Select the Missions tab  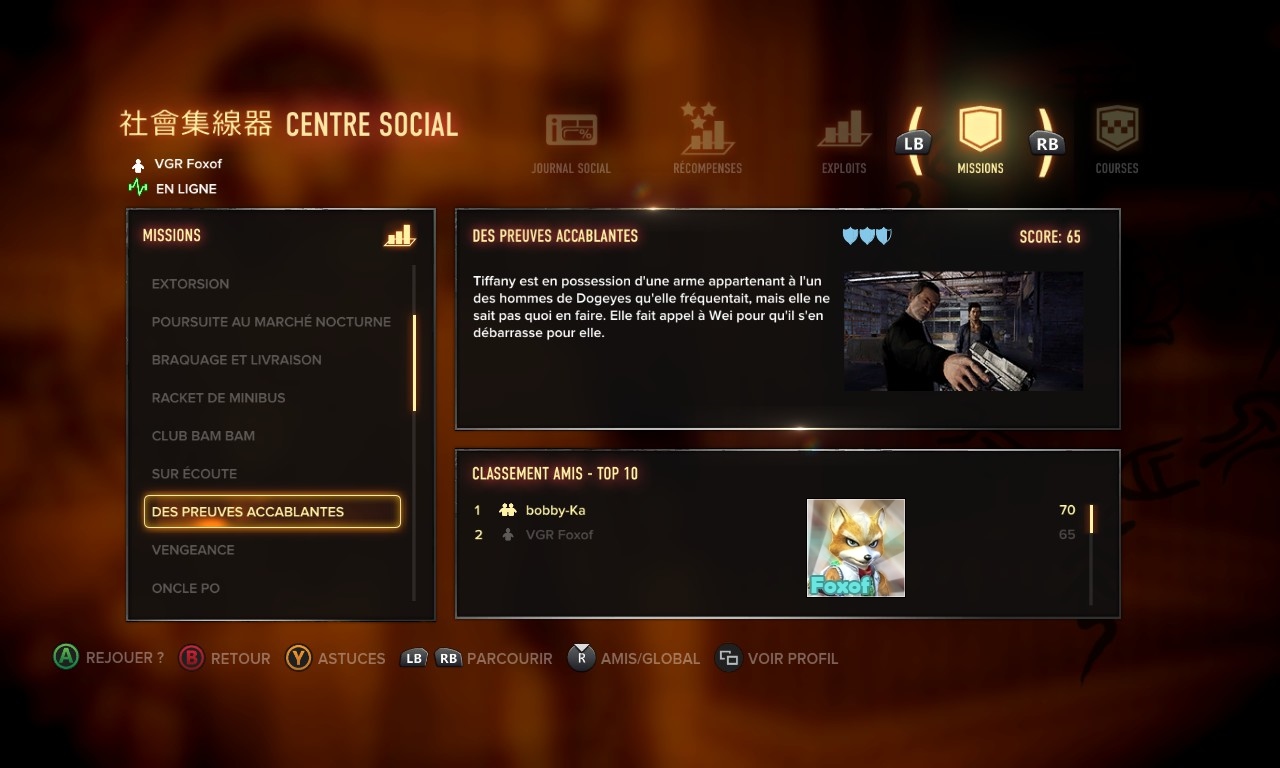(x=980, y=141)
